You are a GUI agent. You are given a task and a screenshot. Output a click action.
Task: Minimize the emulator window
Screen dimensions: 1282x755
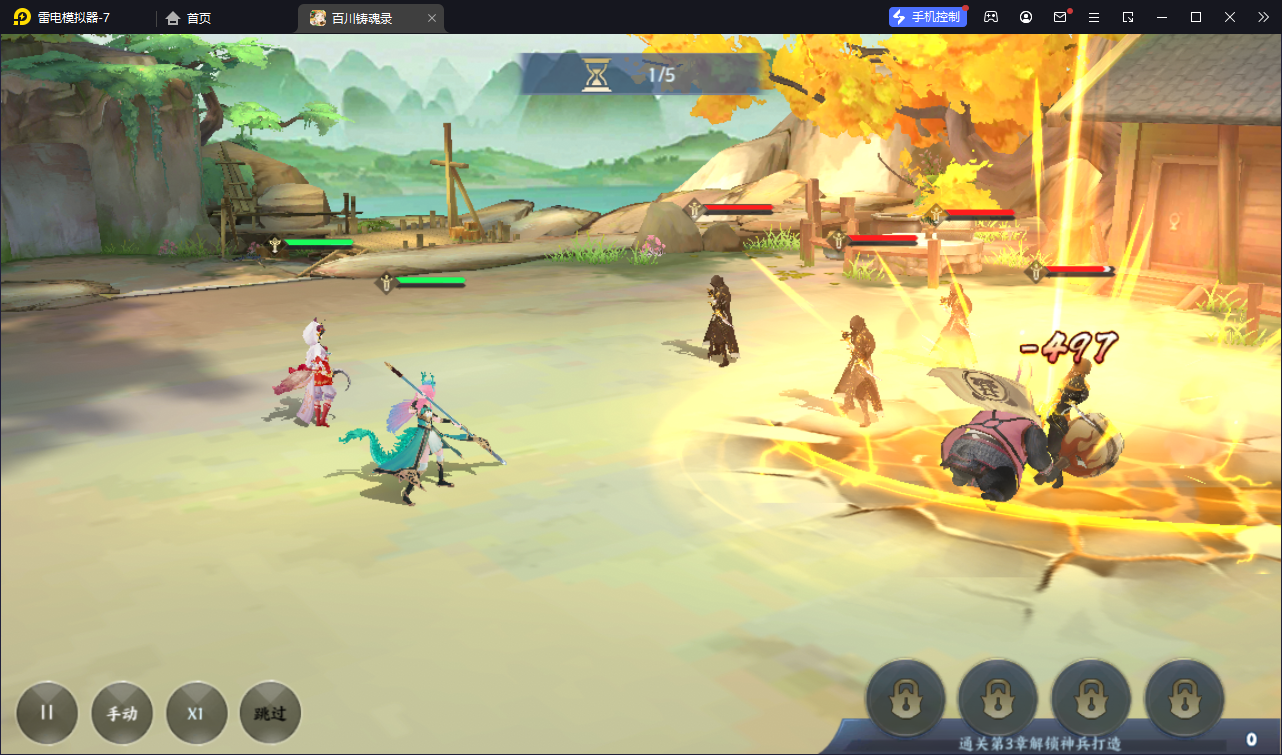click(x=1162, y=17)
